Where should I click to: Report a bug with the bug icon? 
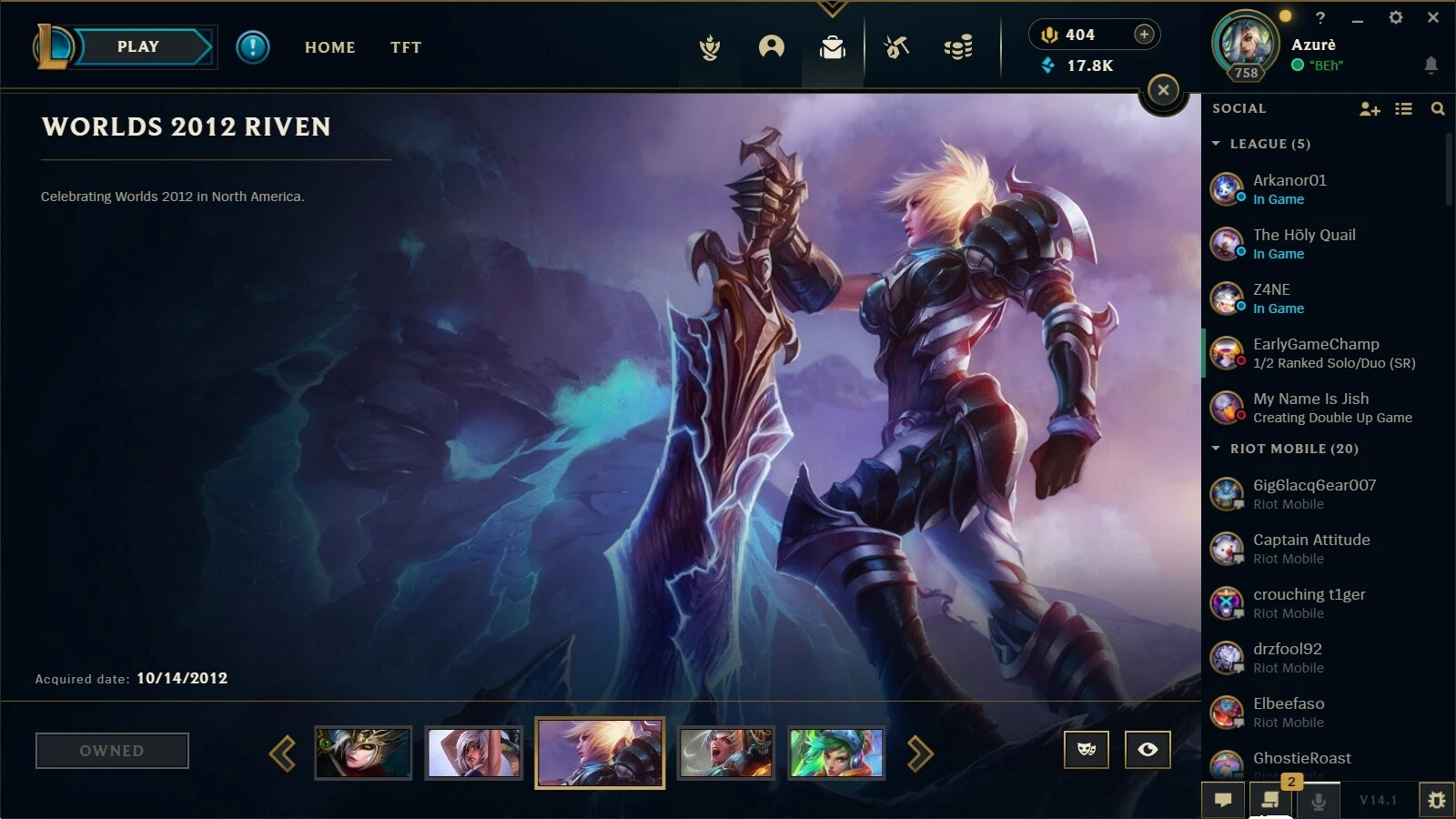tap(1438, 801)
